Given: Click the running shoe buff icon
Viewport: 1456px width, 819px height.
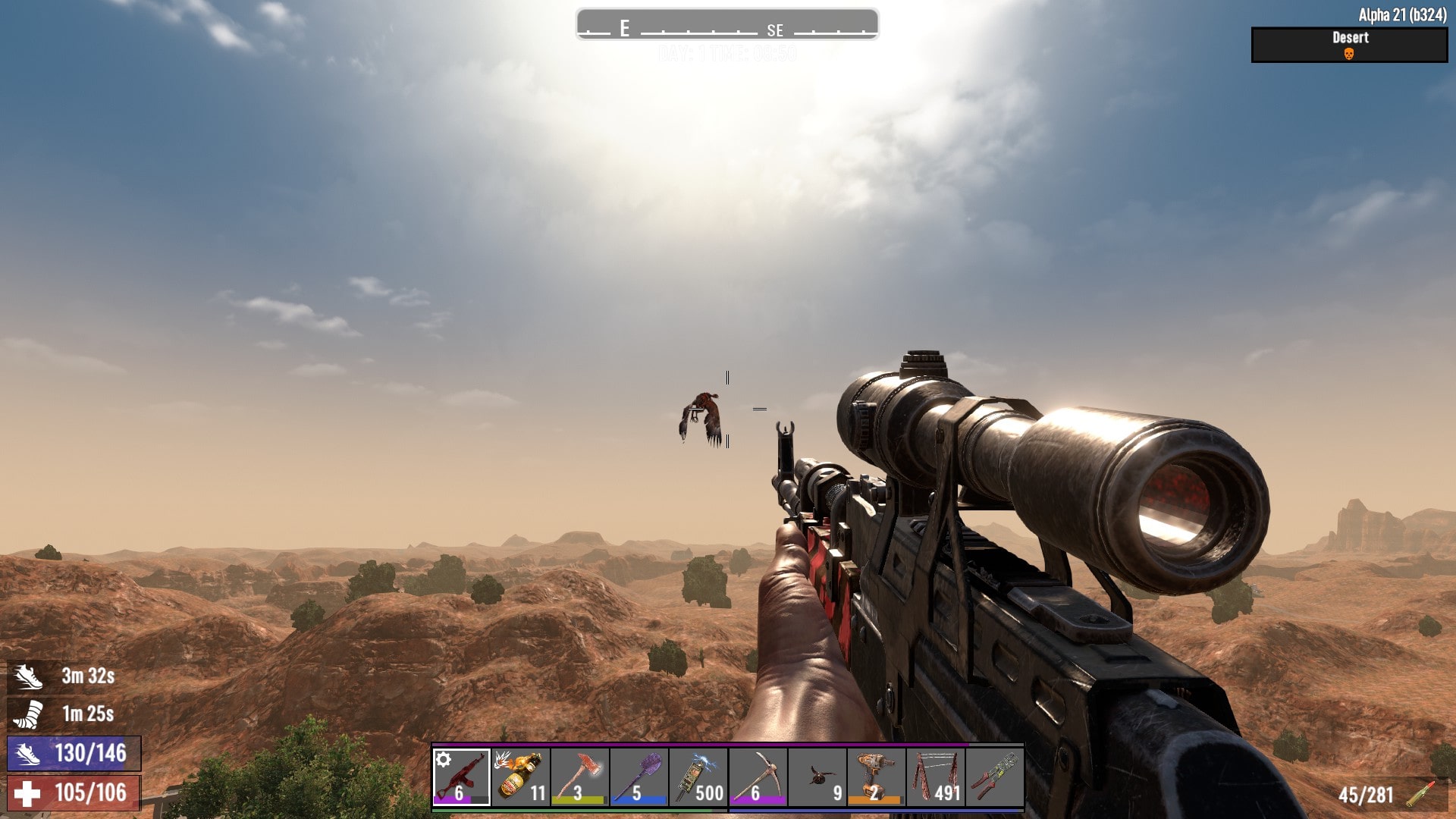Looking at the screenshot, I should [x=28, y=676].
